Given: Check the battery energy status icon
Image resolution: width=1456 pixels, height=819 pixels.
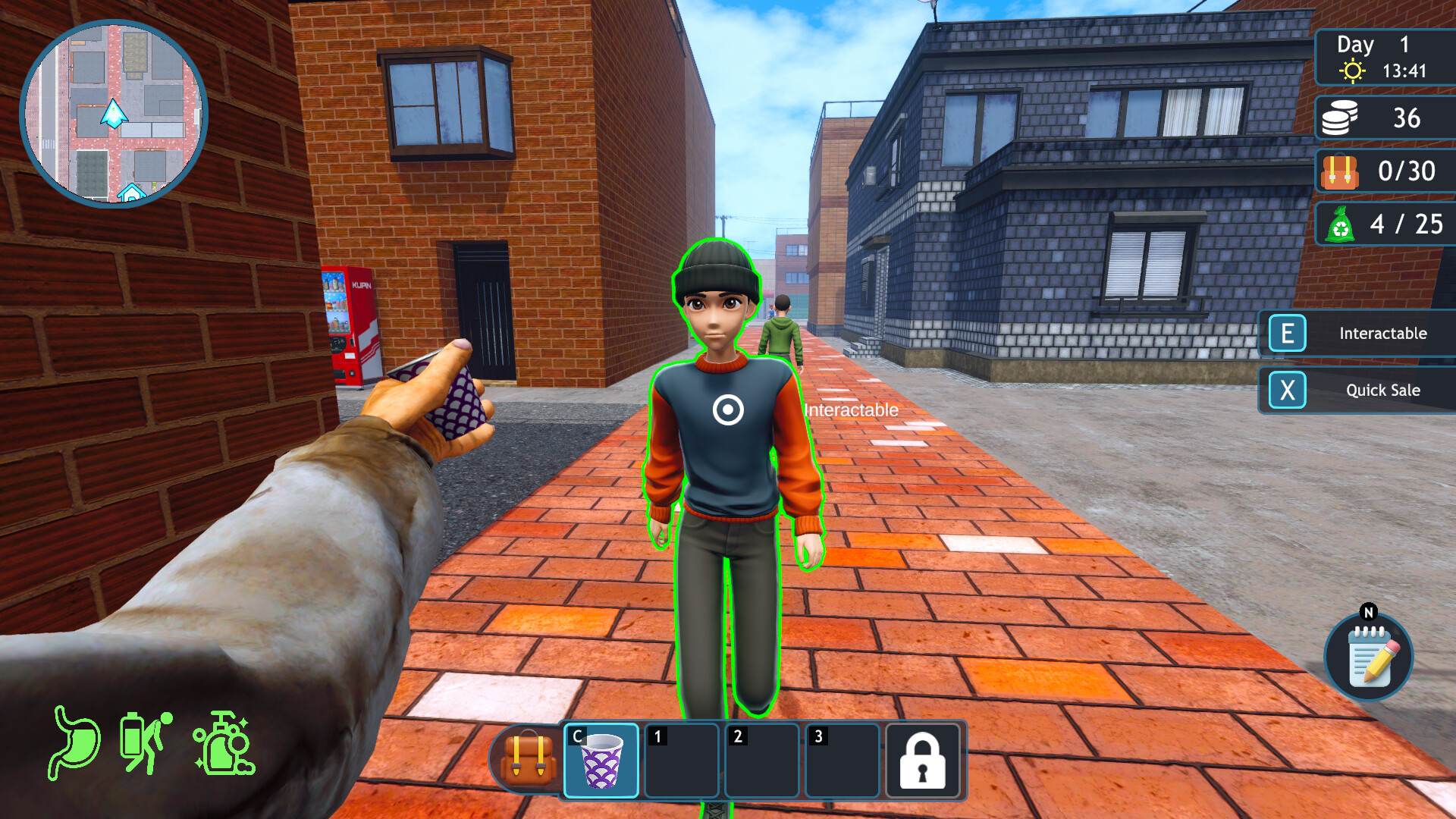Looking at the screenshot, I should [144, 743].
